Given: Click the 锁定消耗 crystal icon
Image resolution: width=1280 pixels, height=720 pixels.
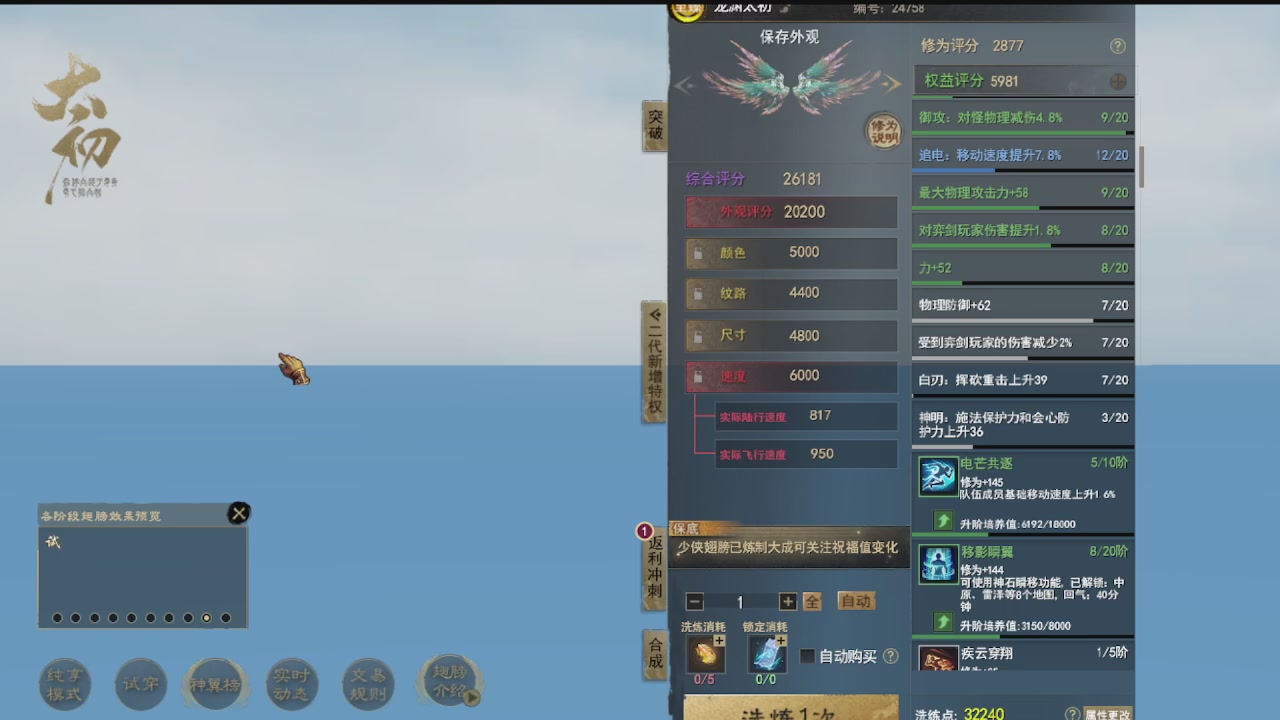Looking at the screenshot, I should pos(768,655).
